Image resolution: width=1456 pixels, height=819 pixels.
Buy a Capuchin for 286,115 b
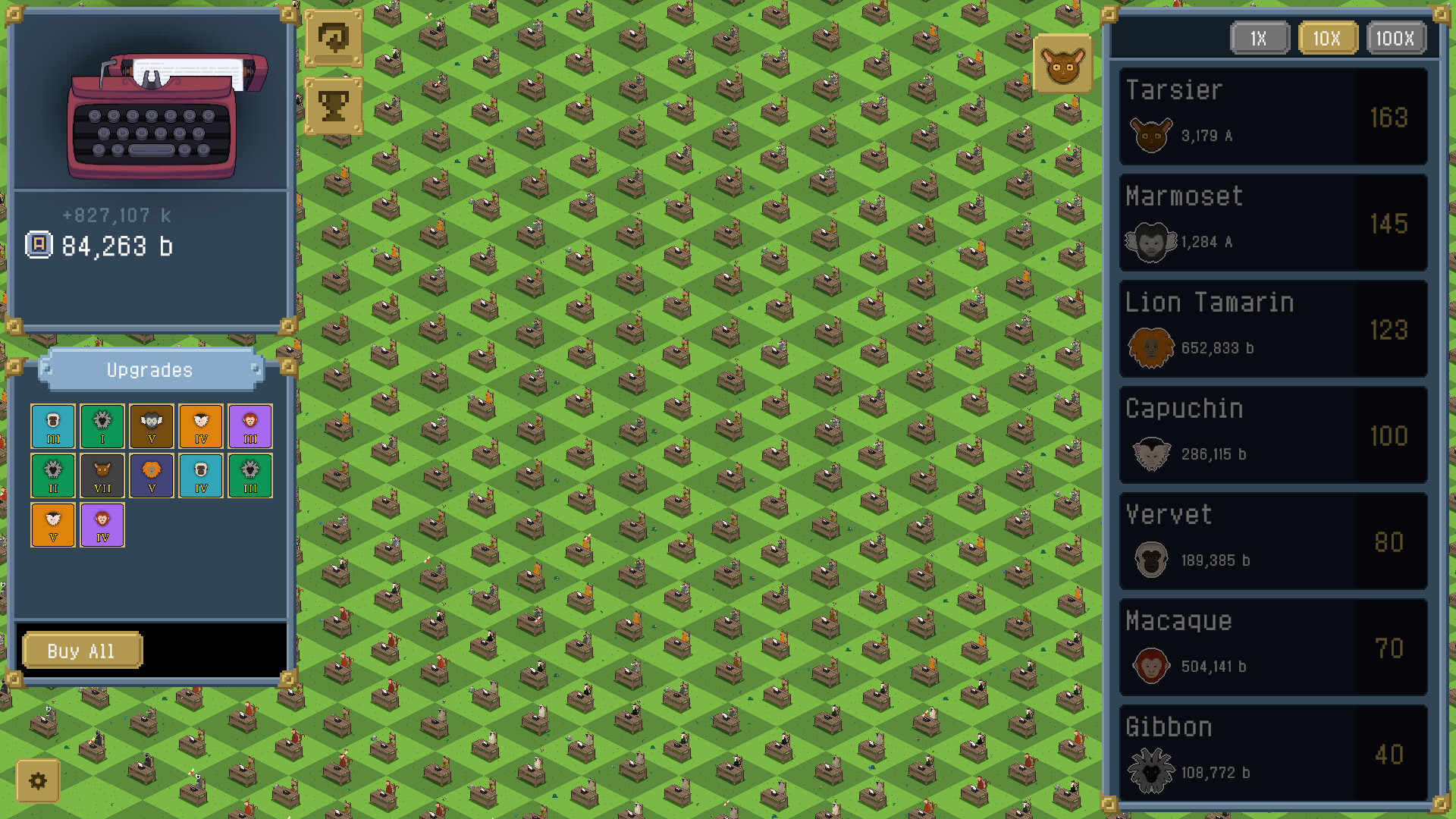(x=1272, y=436)
